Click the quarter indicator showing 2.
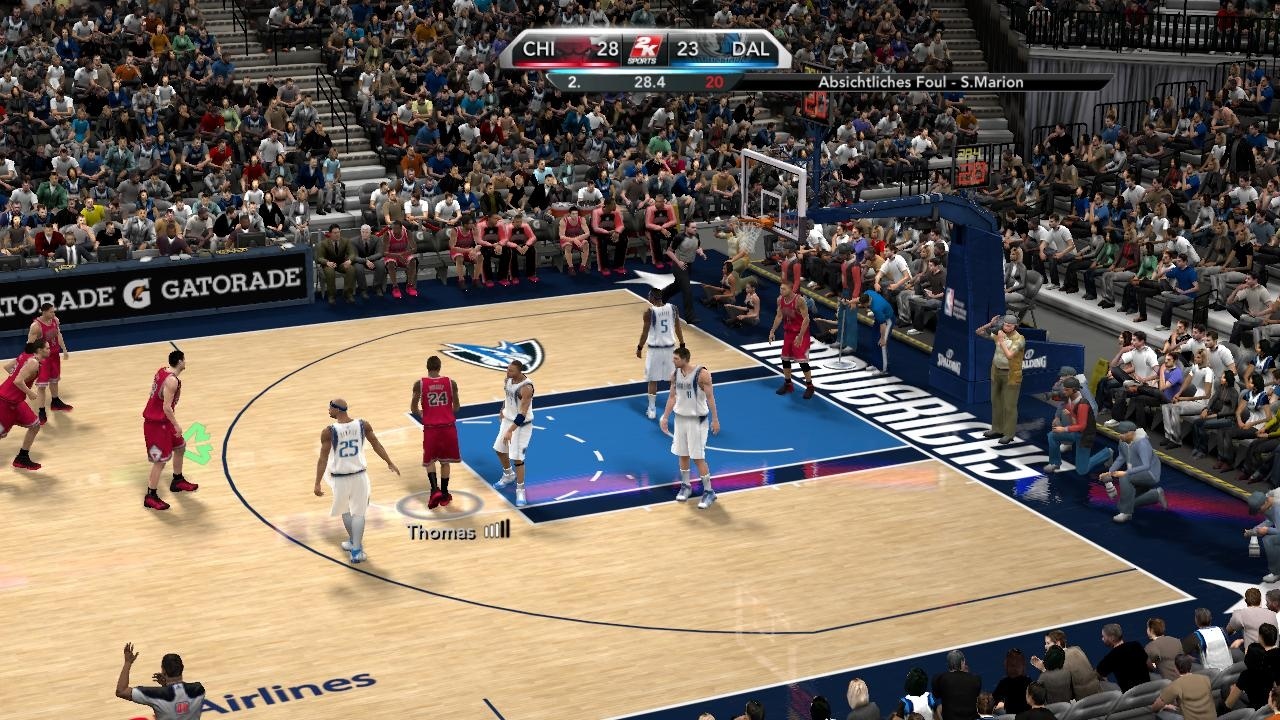Image resolution: width=1280 pixels, height=720 pixels. click(x=575, y=81)
